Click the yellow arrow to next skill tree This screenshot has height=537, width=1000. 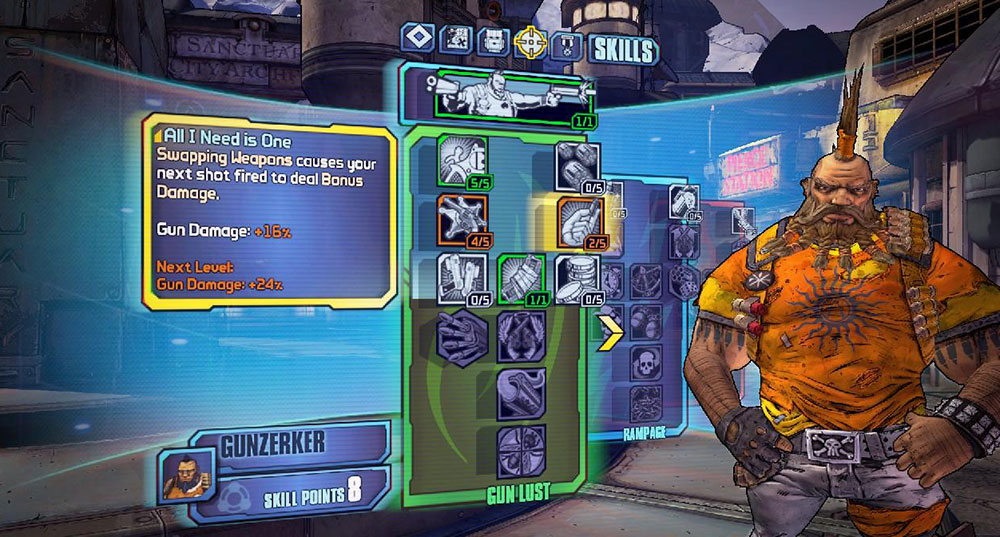tap(608, 334)
